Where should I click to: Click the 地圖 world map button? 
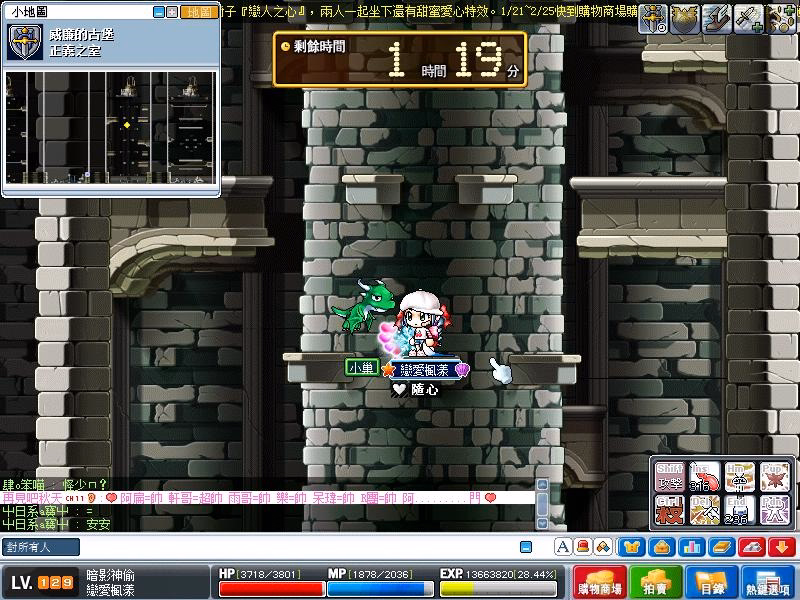click(200, 12)
